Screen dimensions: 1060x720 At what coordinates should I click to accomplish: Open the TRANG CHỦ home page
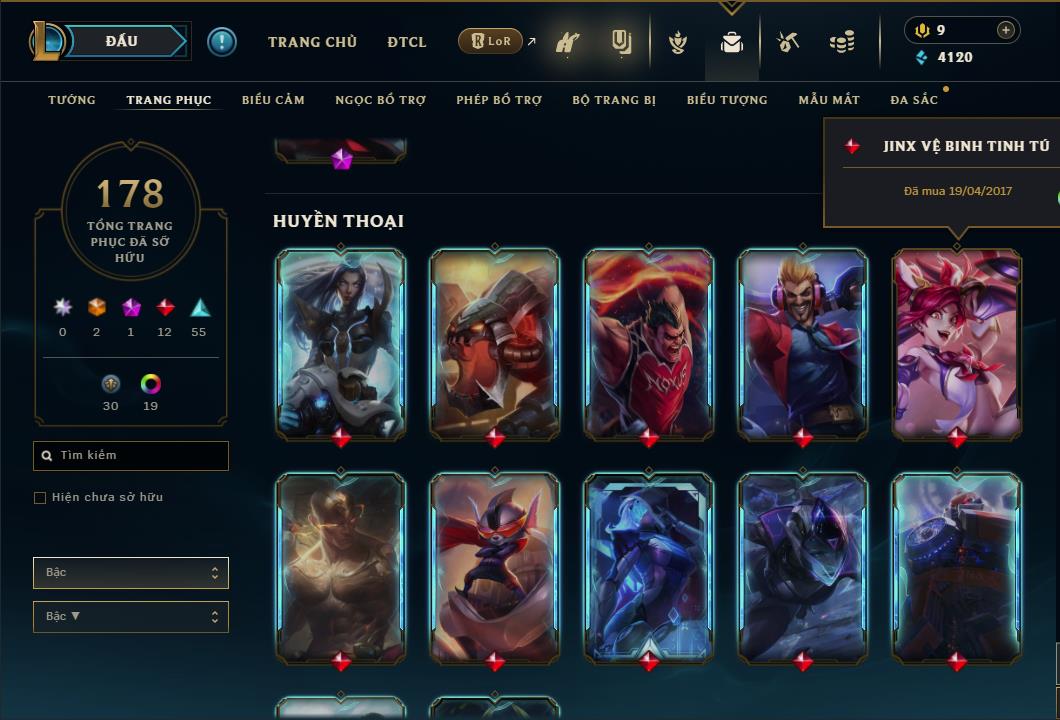[x=312, y=42]
